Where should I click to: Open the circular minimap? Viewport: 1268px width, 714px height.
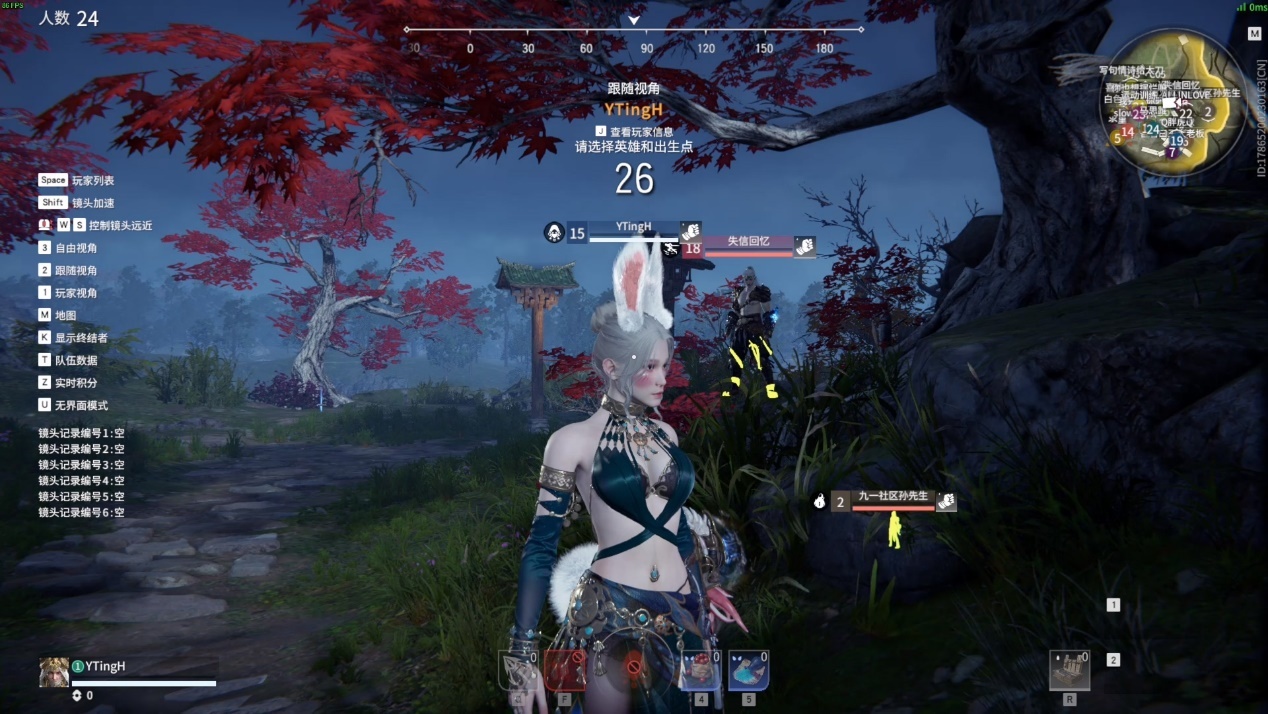1171,102
